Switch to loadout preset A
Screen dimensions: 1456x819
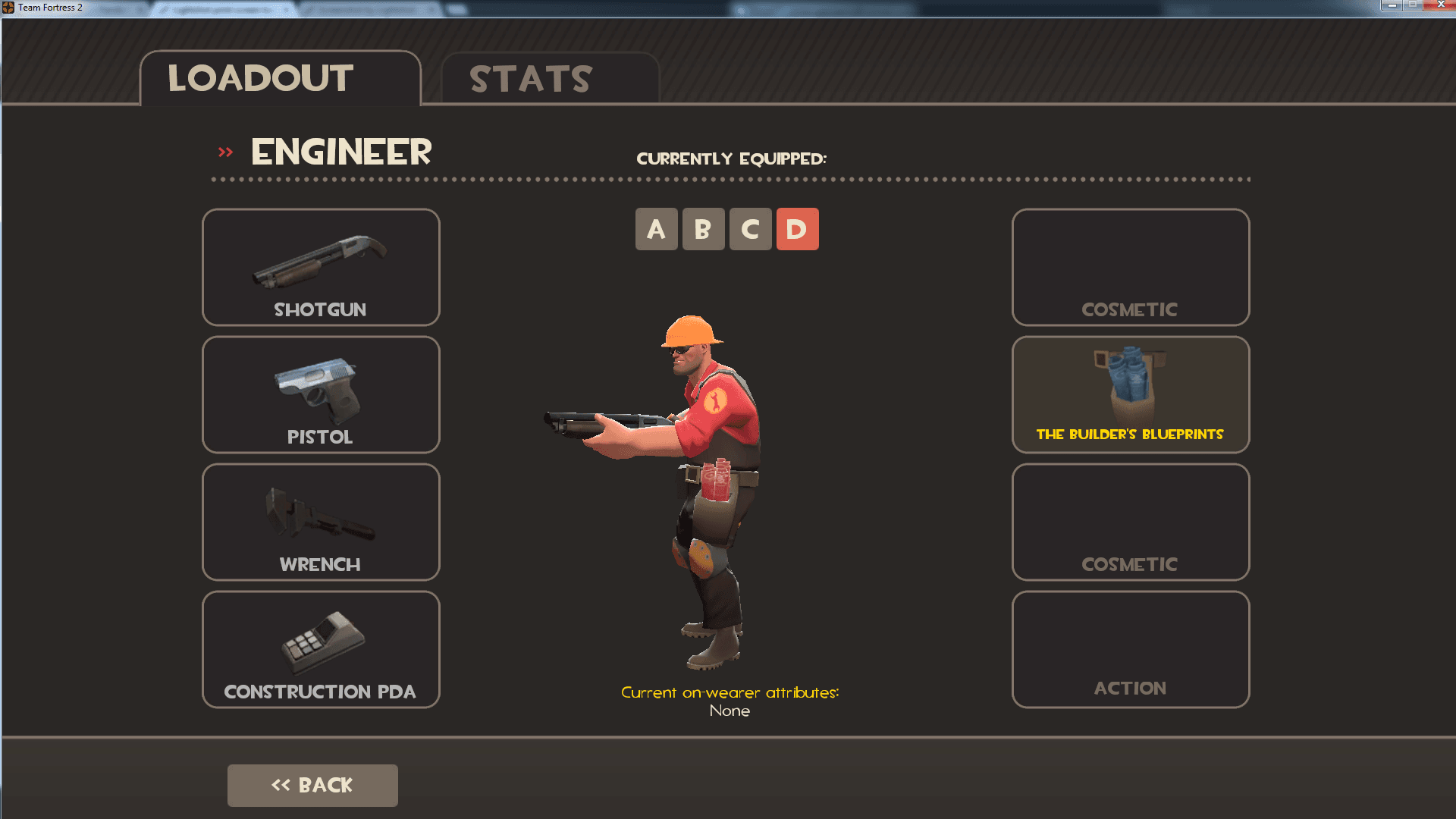click(x=657, y=228)
